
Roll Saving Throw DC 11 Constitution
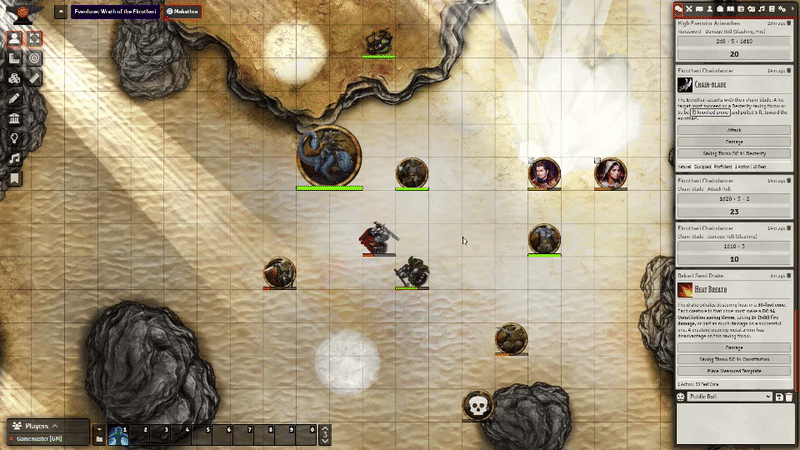(734, 358)
